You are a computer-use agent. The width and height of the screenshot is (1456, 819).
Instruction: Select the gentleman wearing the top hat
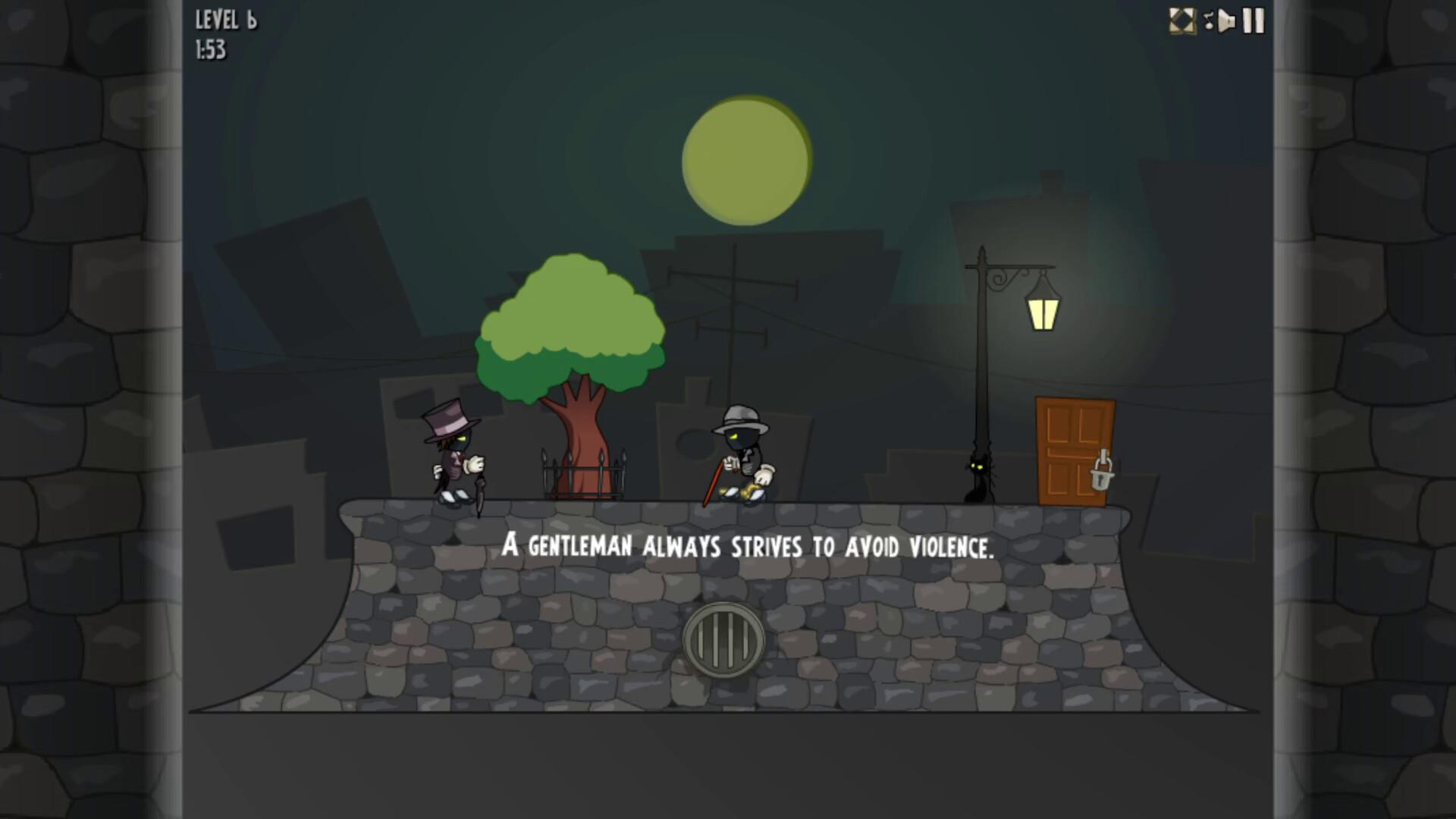coord(453,455)
